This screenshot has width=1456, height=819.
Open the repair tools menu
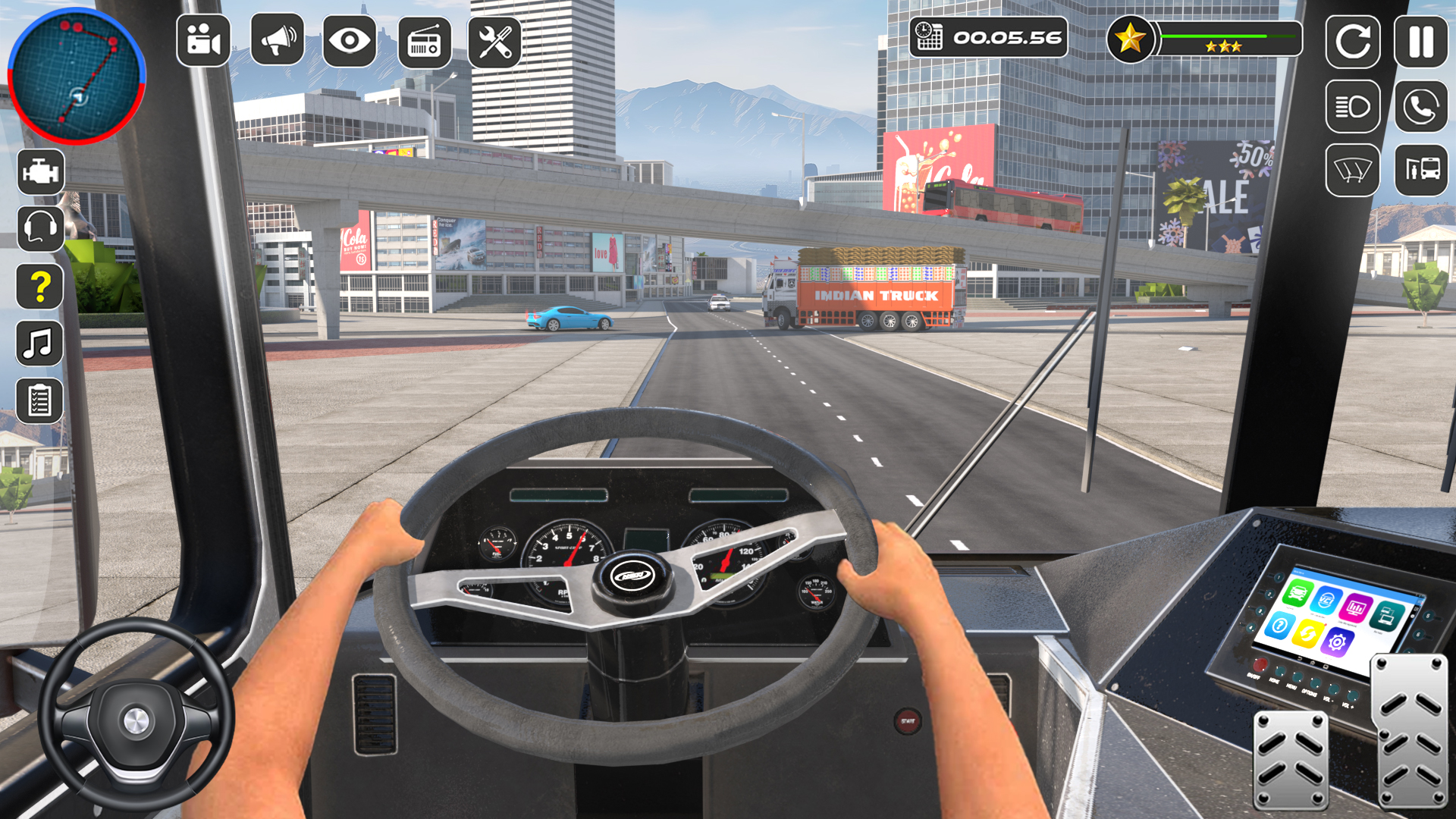click(494, 42)
